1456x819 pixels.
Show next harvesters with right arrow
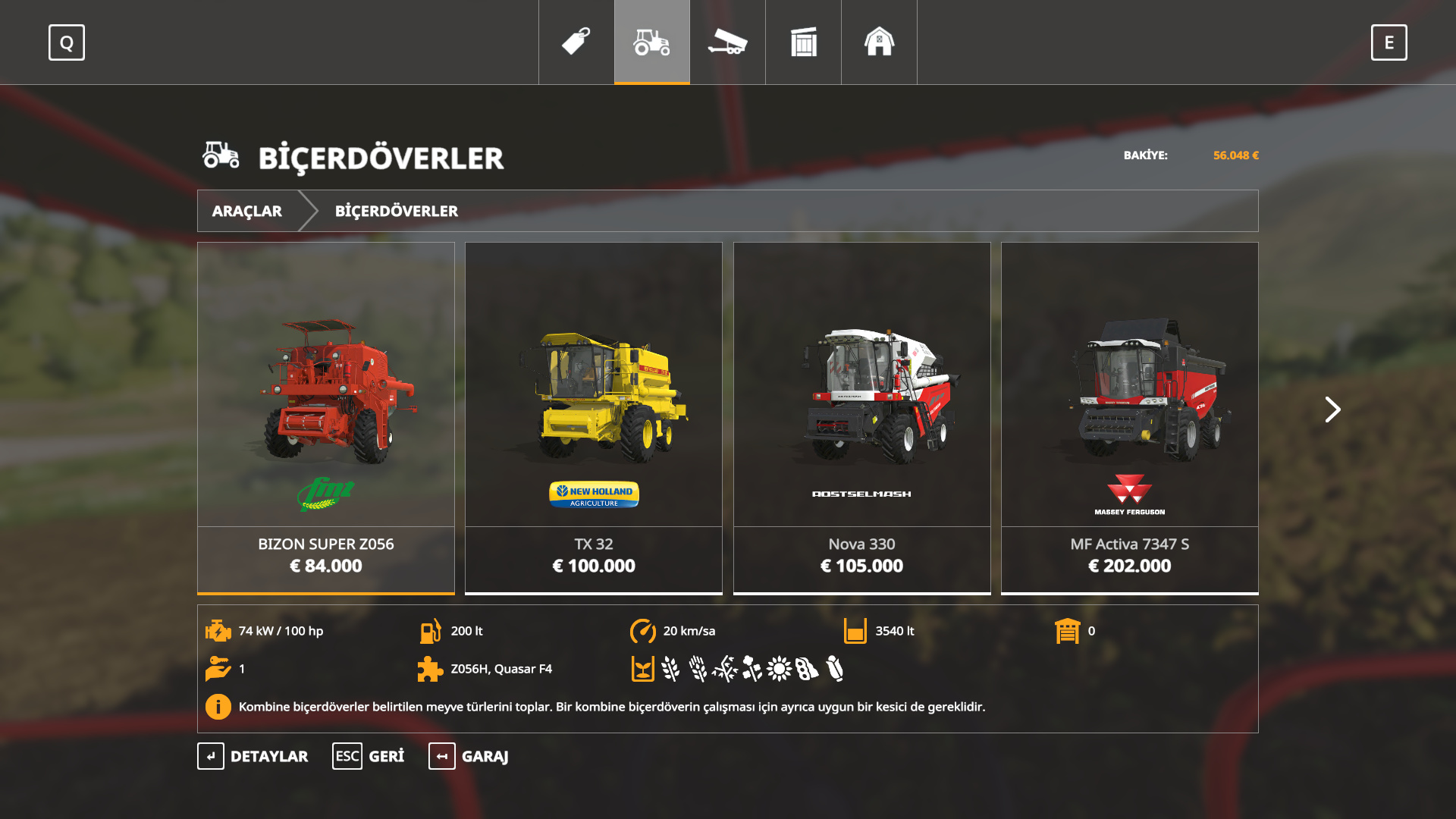(x=1332, y=409)
